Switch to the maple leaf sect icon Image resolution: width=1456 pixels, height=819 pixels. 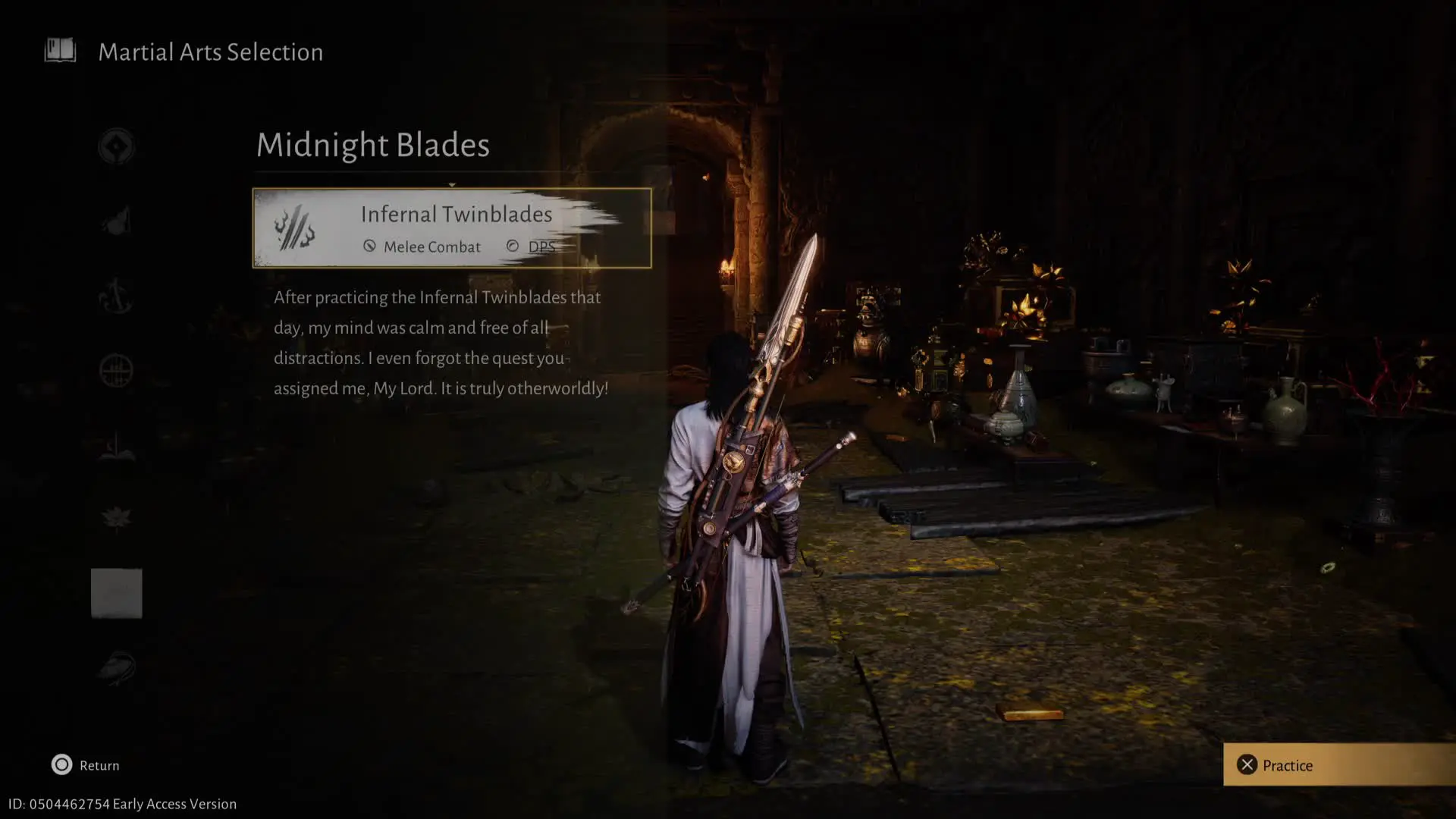tap(116, 519)
